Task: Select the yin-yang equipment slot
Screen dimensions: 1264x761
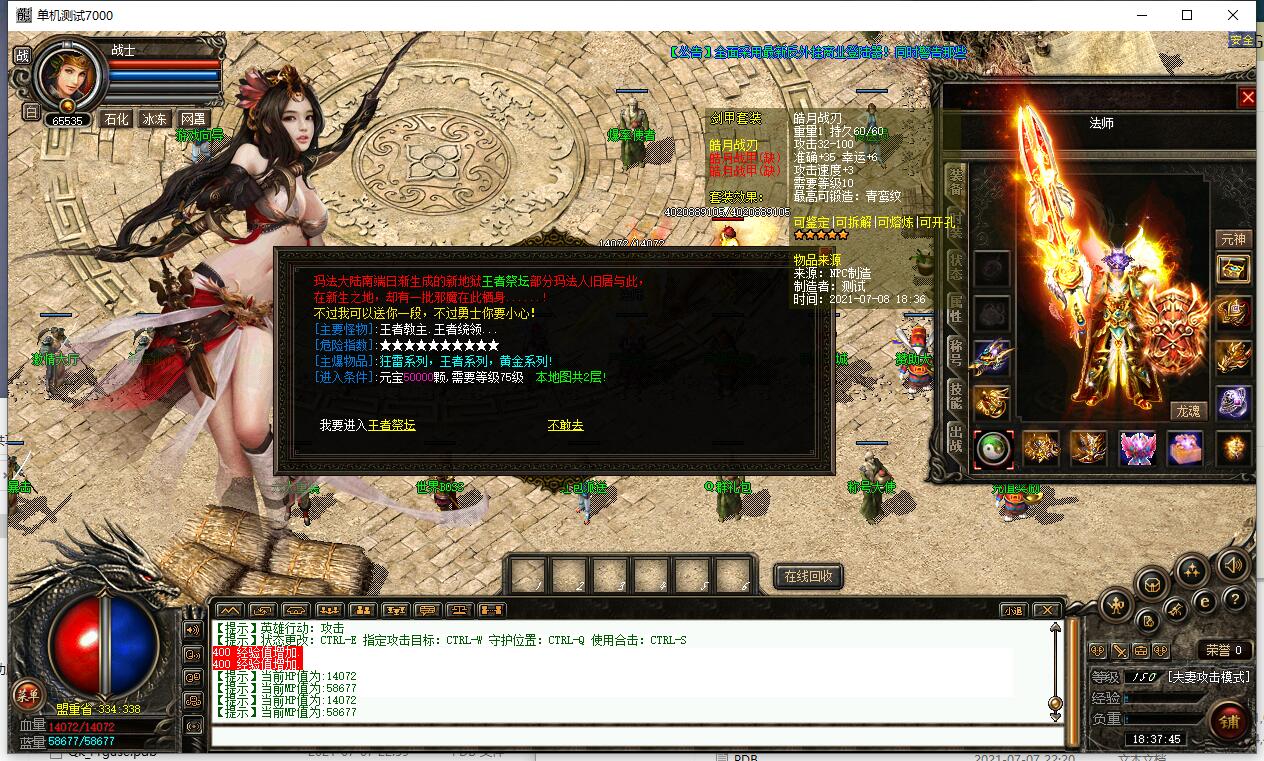Action: pyautogui.click(x=993, y=449)
